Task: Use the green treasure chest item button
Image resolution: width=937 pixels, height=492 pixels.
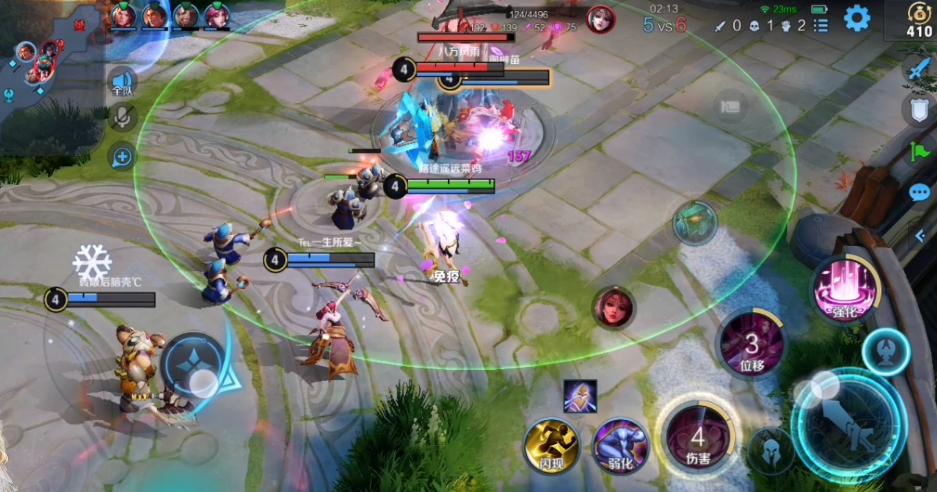Action: click(694, 222)
